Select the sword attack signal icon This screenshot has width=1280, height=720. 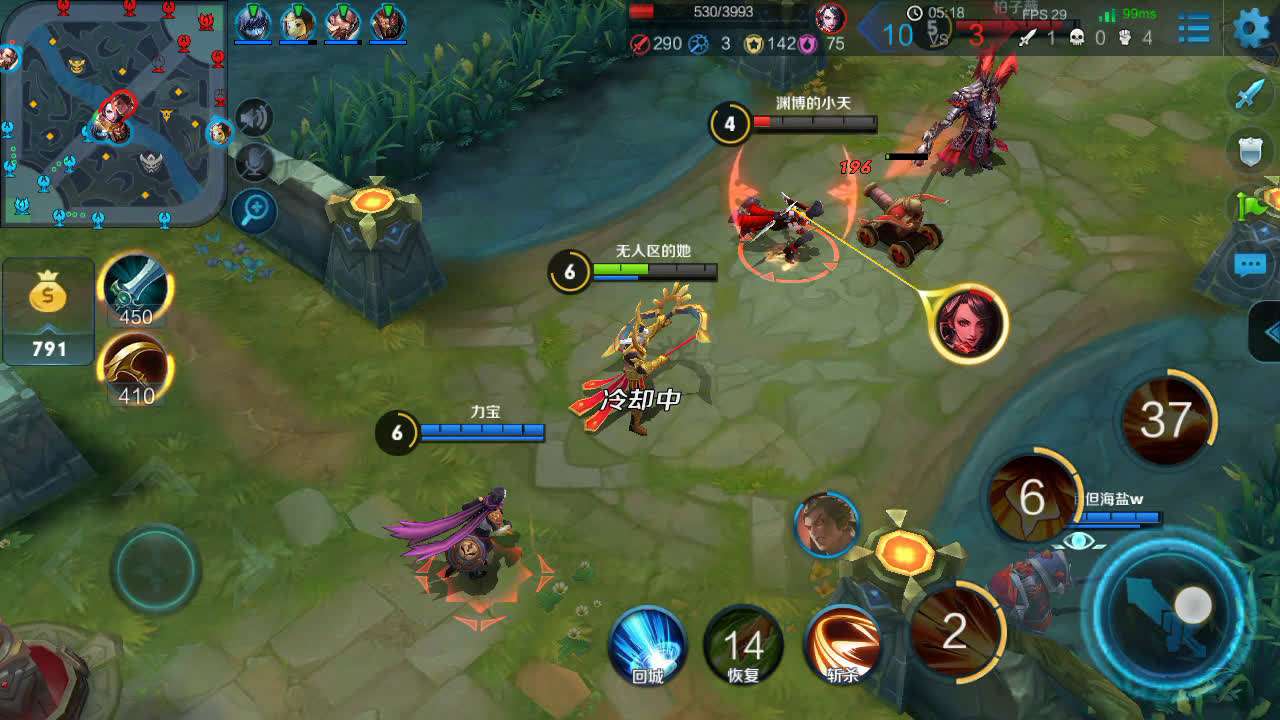1251,95
